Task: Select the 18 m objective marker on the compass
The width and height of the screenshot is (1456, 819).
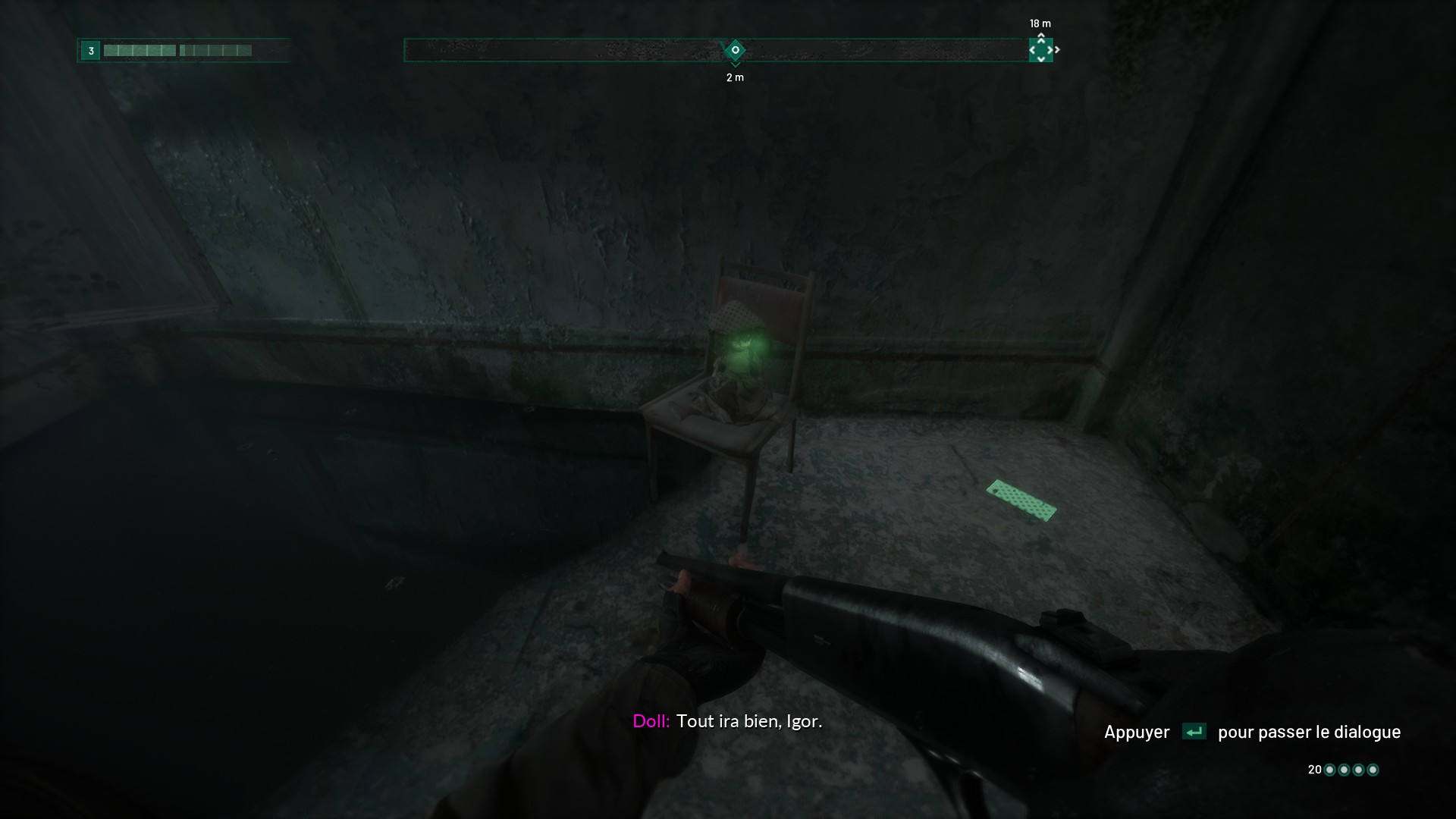Action: point(1040,50)
